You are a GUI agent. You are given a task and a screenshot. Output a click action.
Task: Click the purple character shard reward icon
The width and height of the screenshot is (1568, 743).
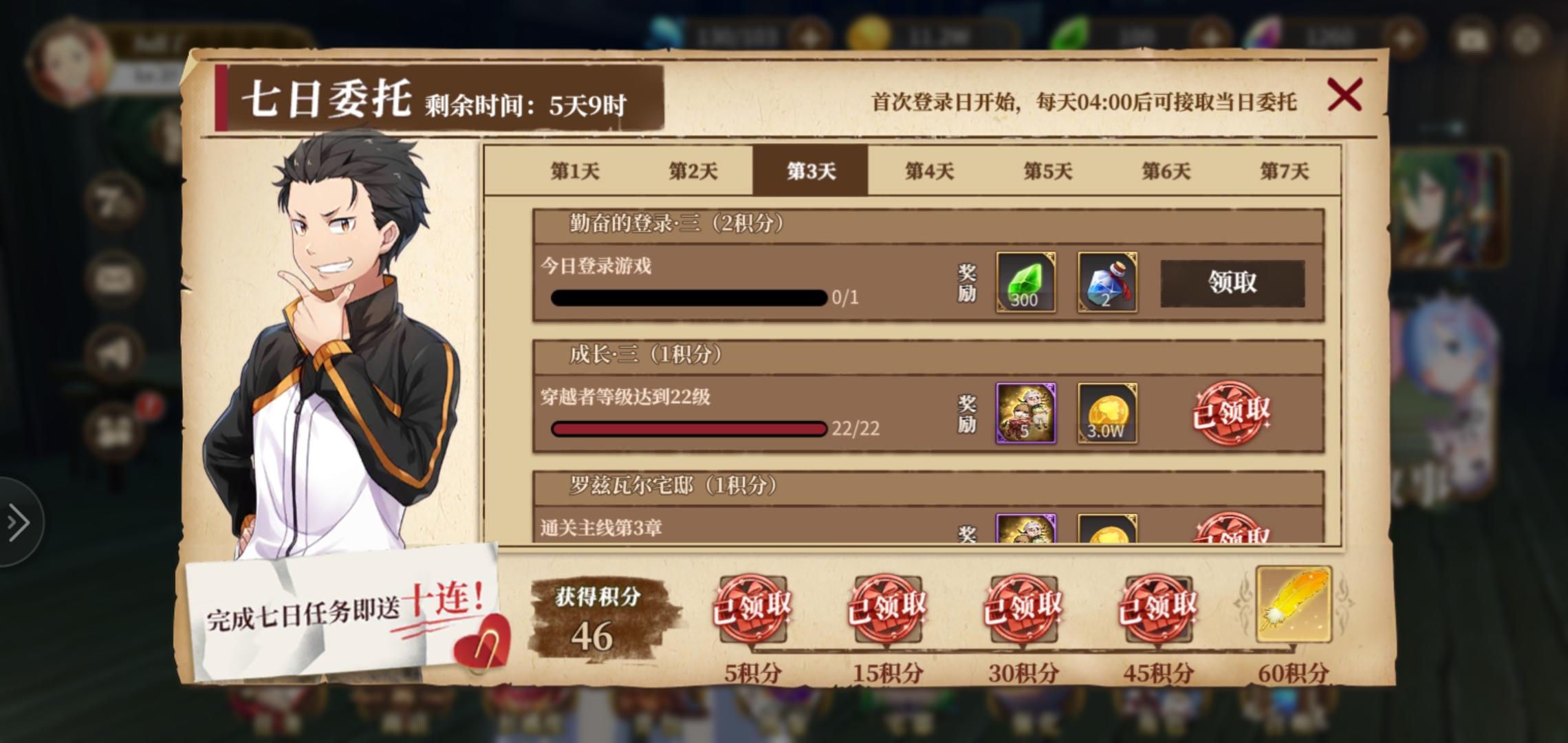coord(1024,413)
